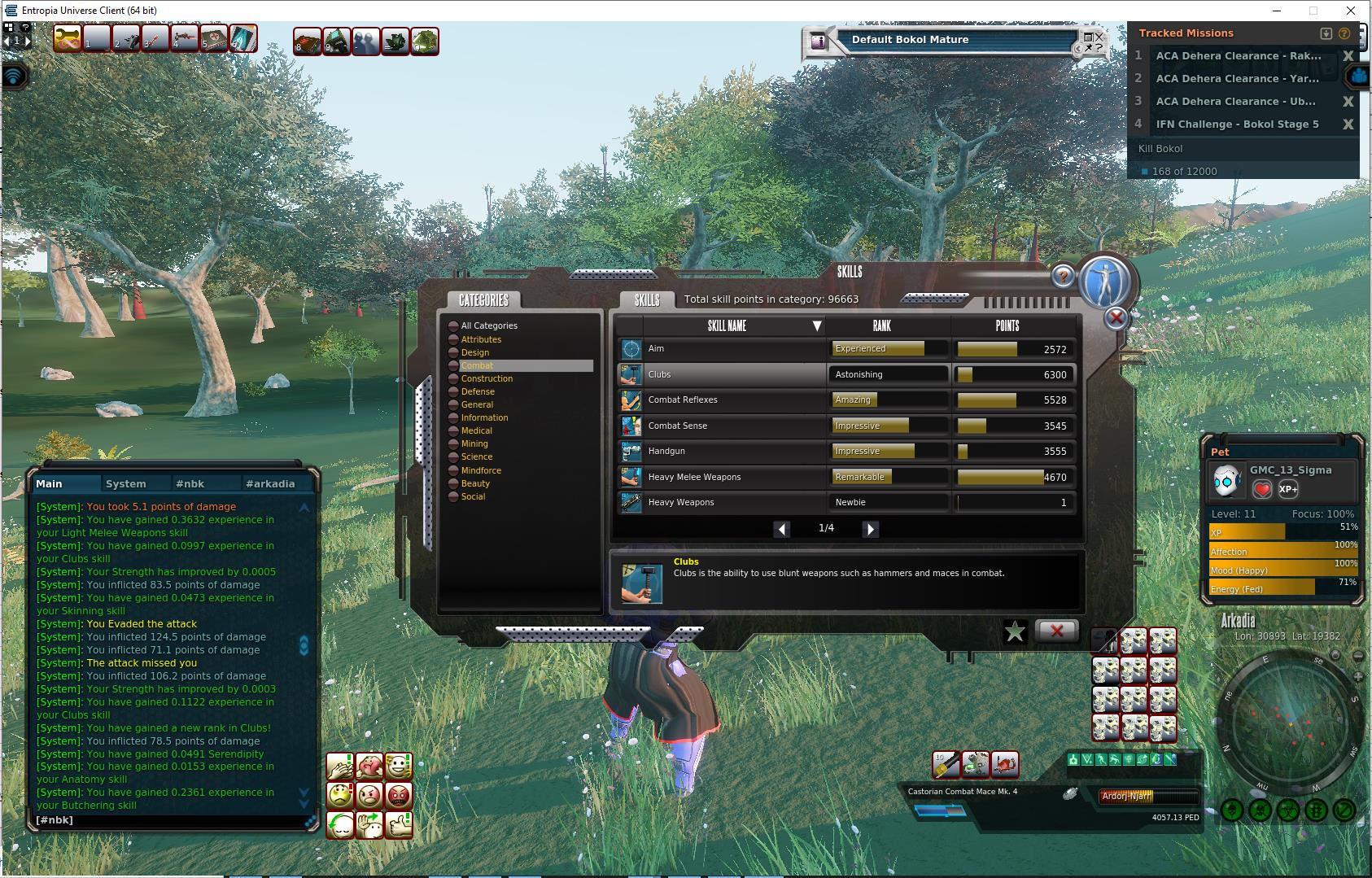Select the Combat Reflexes skill row

(720, 400)
